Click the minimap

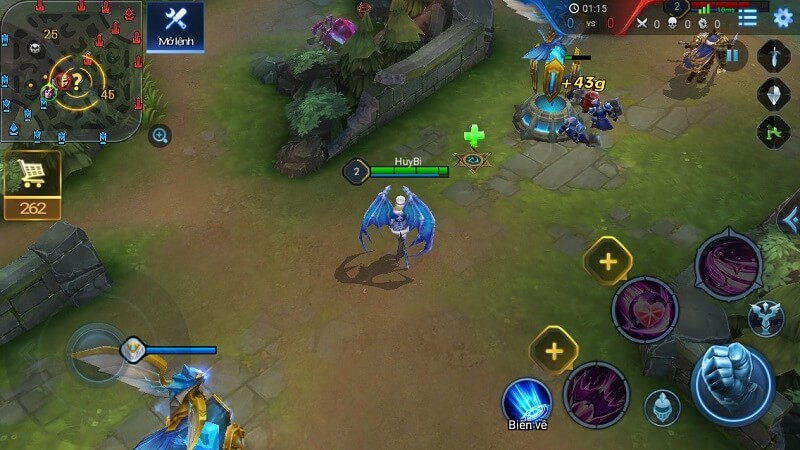click(70, 72)
